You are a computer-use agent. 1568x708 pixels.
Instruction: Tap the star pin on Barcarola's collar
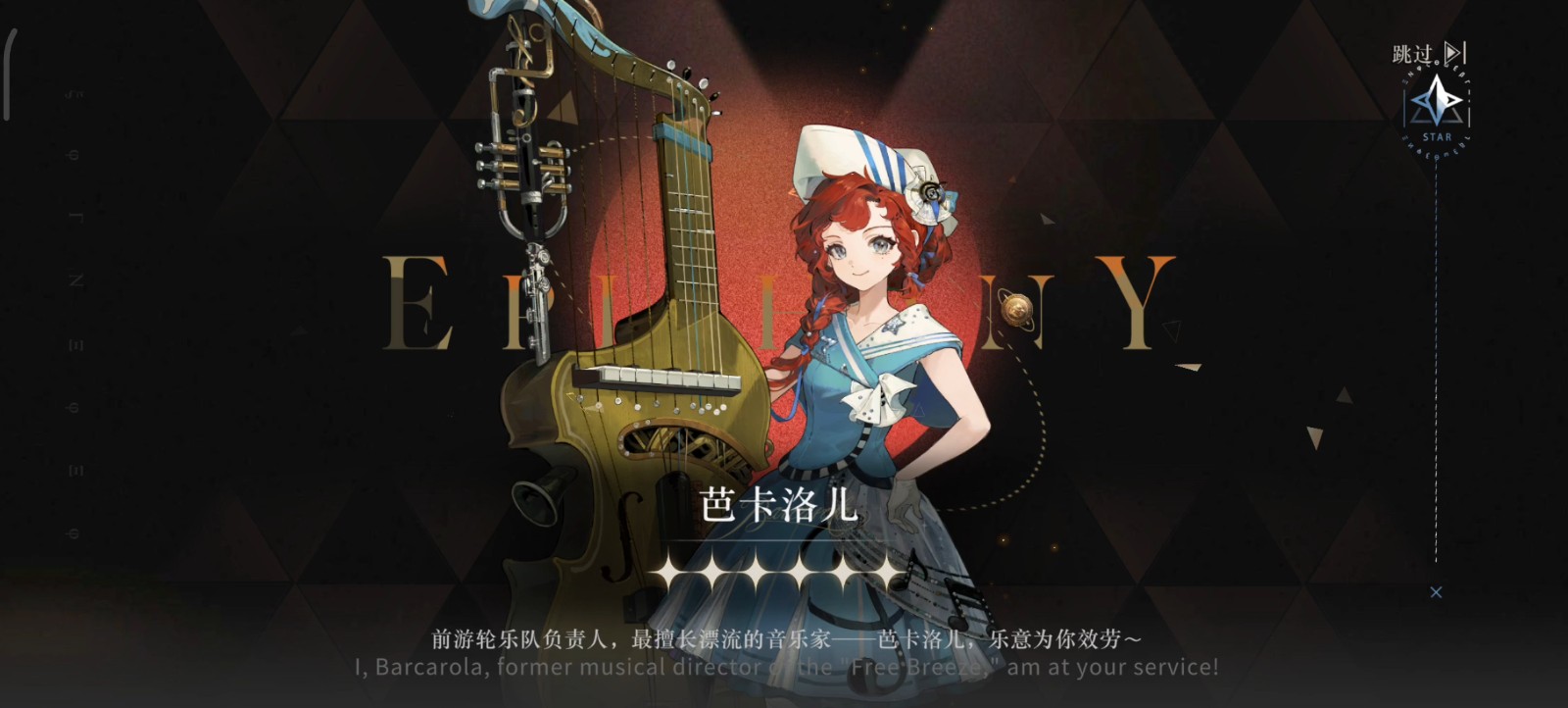(893, 327)
